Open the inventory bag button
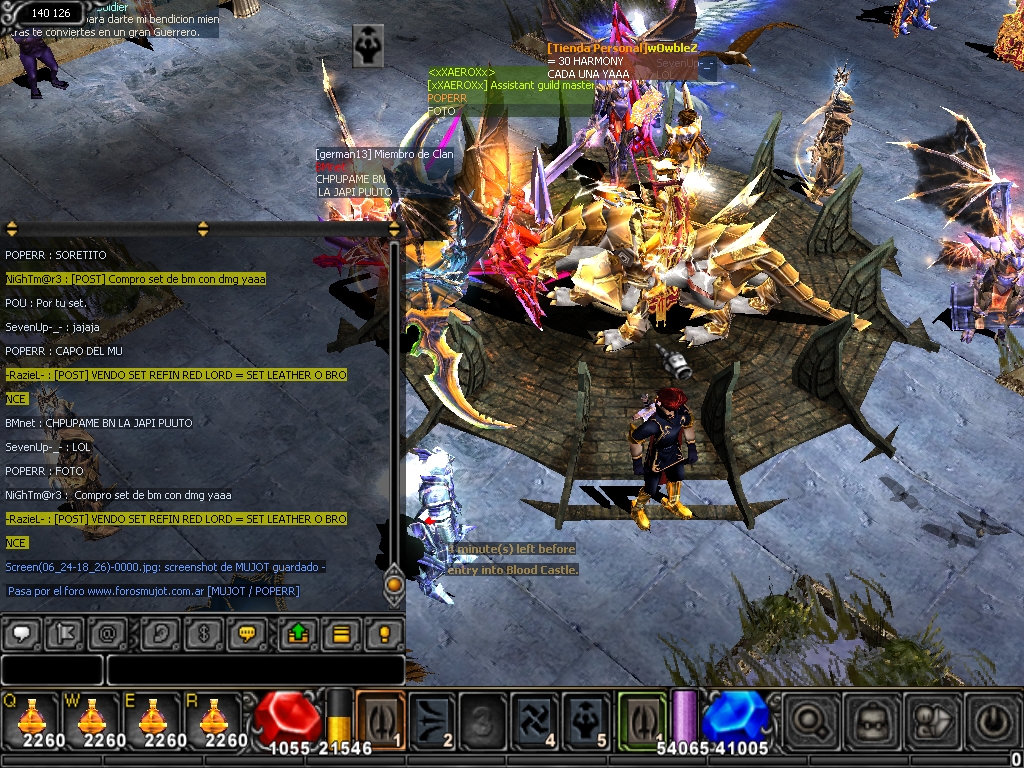The width and height of the screenshot is (1024, 768). pyautogui.click(x=869, y=720)
